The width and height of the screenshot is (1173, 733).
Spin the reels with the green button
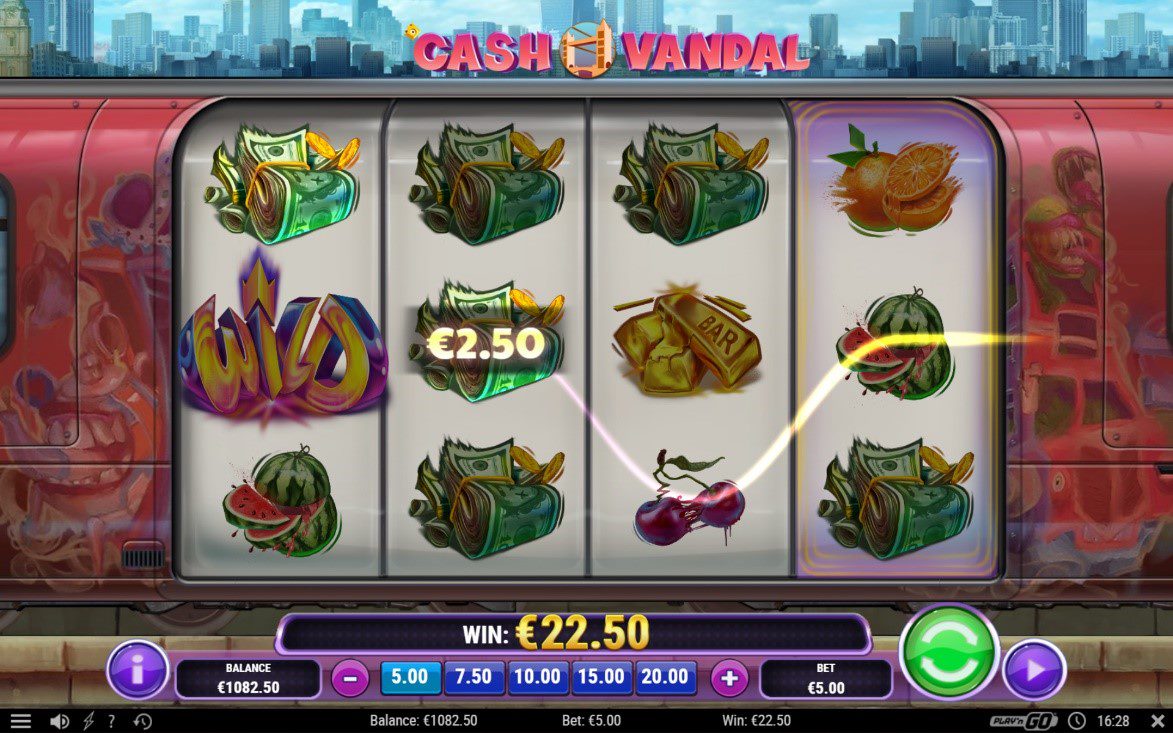[x=948, y=652]
